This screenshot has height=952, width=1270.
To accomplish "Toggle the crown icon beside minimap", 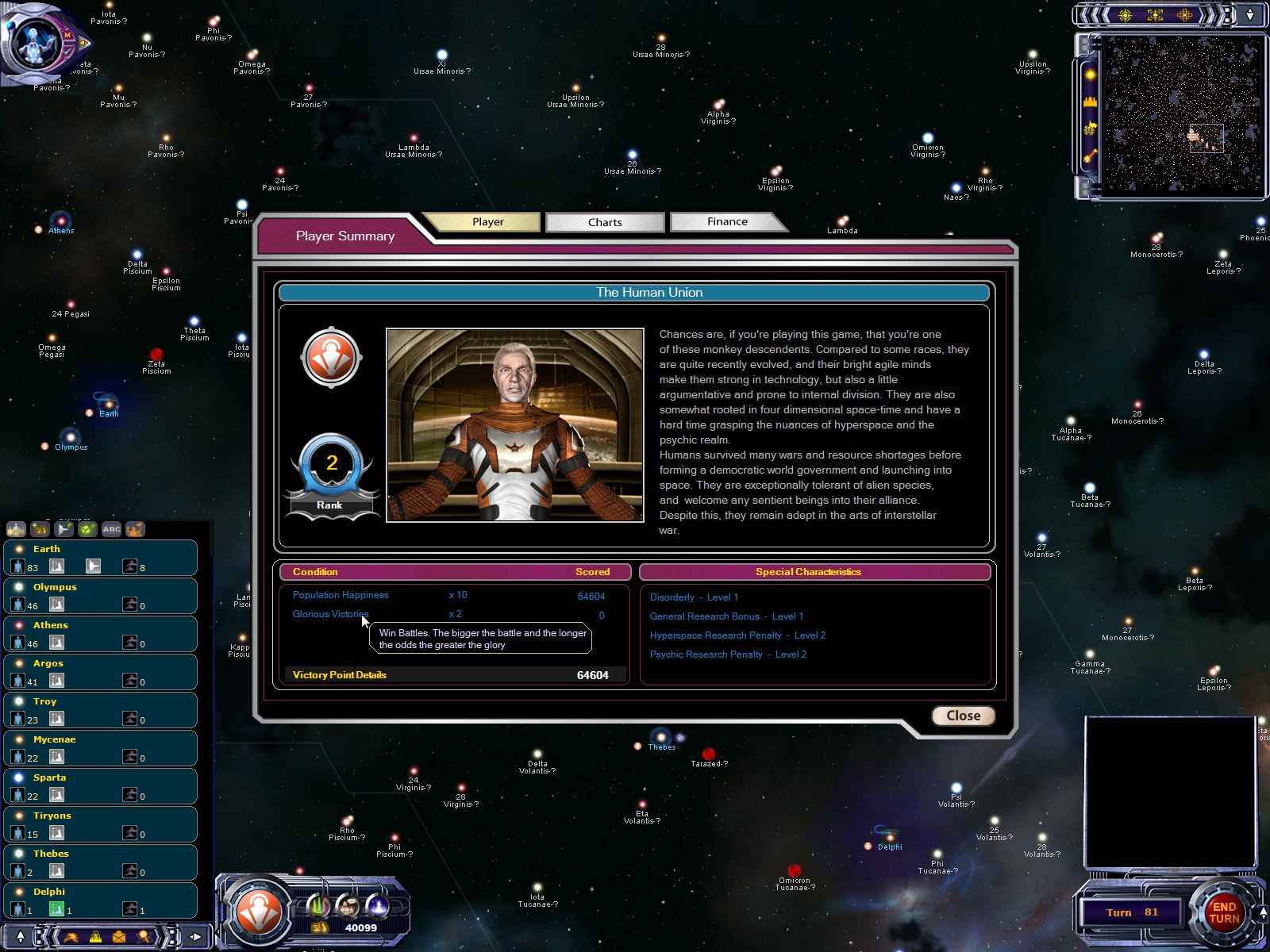I will (1090, 102).
